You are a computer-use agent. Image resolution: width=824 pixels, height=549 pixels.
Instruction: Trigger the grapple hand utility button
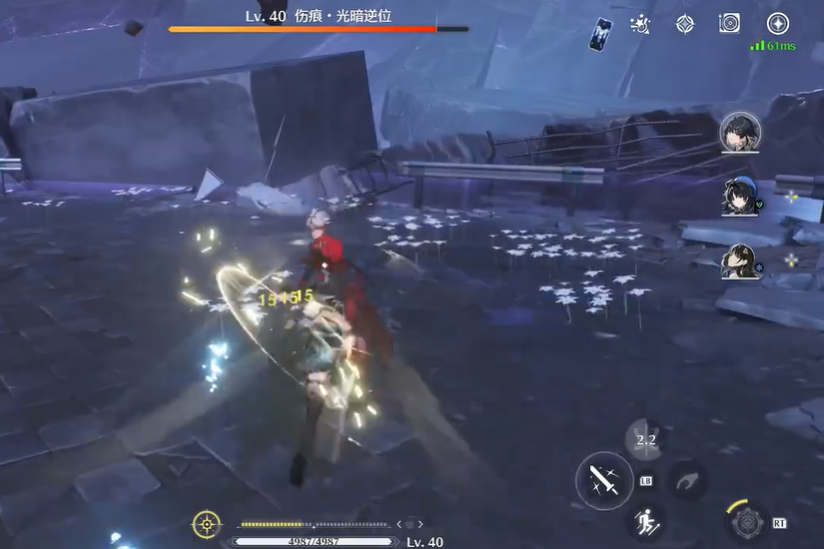pyautogui.click(x=687, y=480)
